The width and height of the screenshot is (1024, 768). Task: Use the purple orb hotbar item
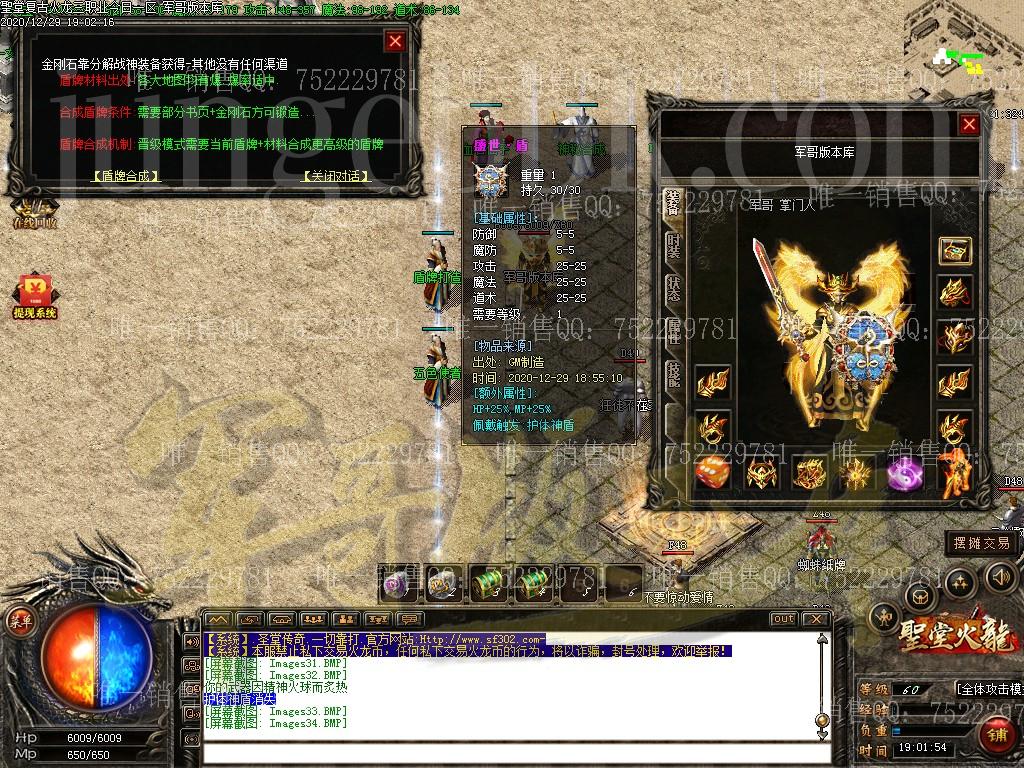(x=396, y=582)
